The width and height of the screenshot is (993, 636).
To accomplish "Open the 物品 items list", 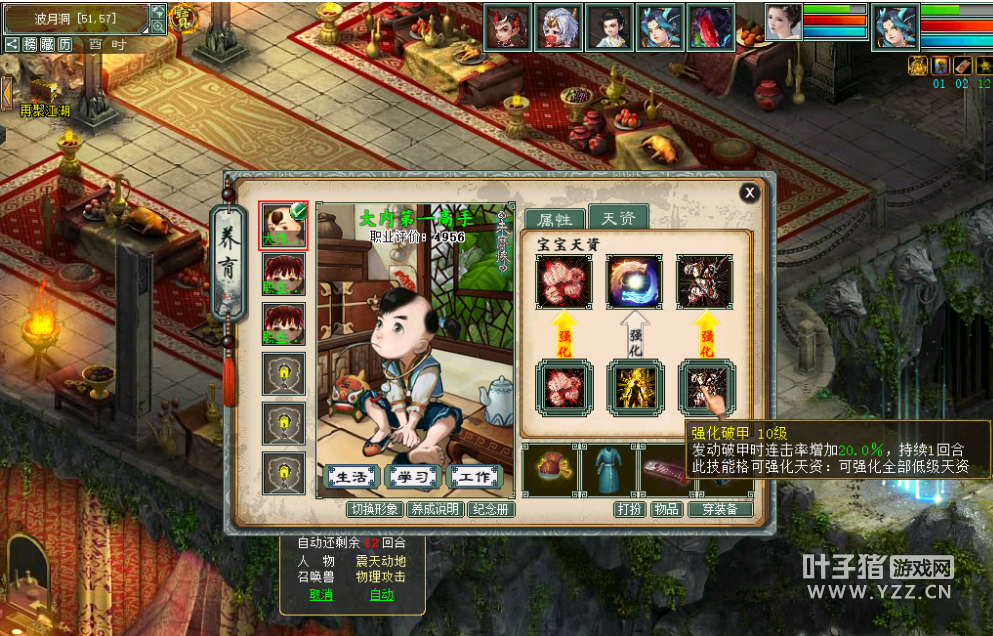I will point(665,509).
